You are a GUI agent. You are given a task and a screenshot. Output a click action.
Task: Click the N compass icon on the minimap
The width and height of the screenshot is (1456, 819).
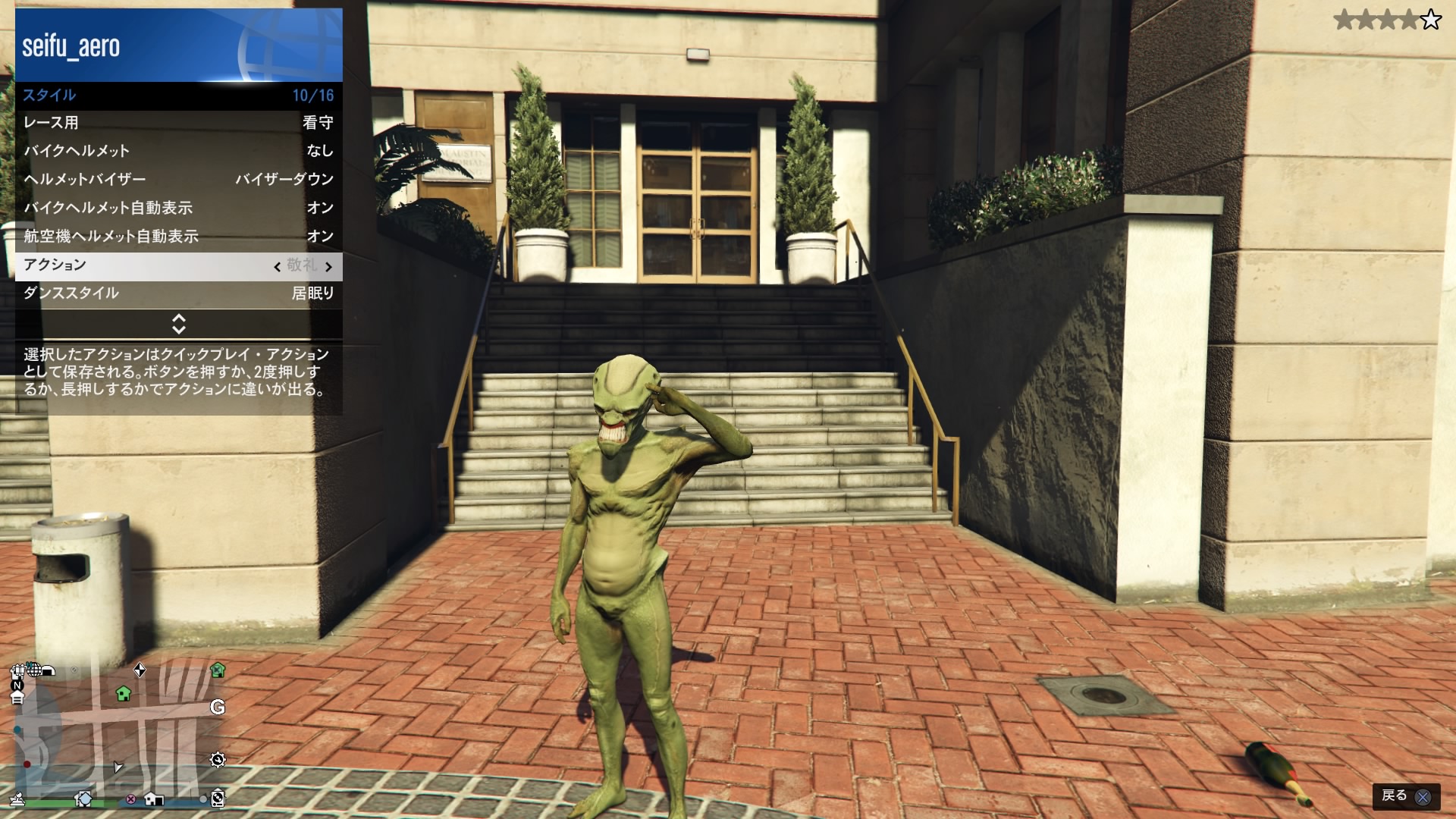17,685
